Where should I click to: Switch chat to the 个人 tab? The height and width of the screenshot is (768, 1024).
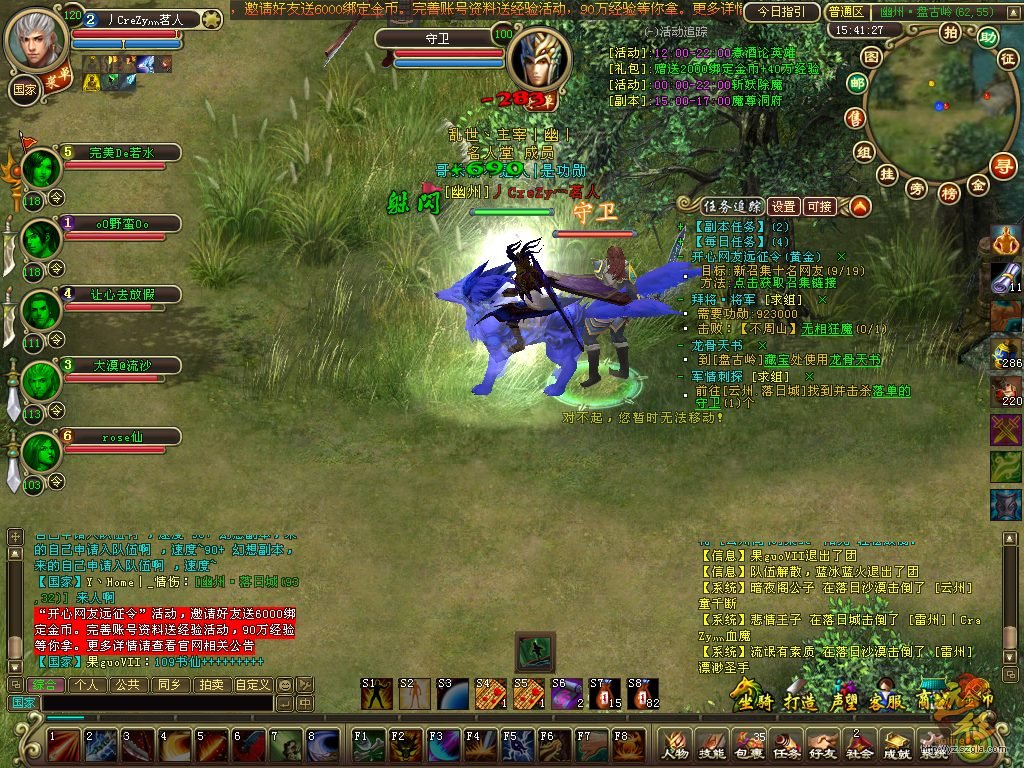87,685
